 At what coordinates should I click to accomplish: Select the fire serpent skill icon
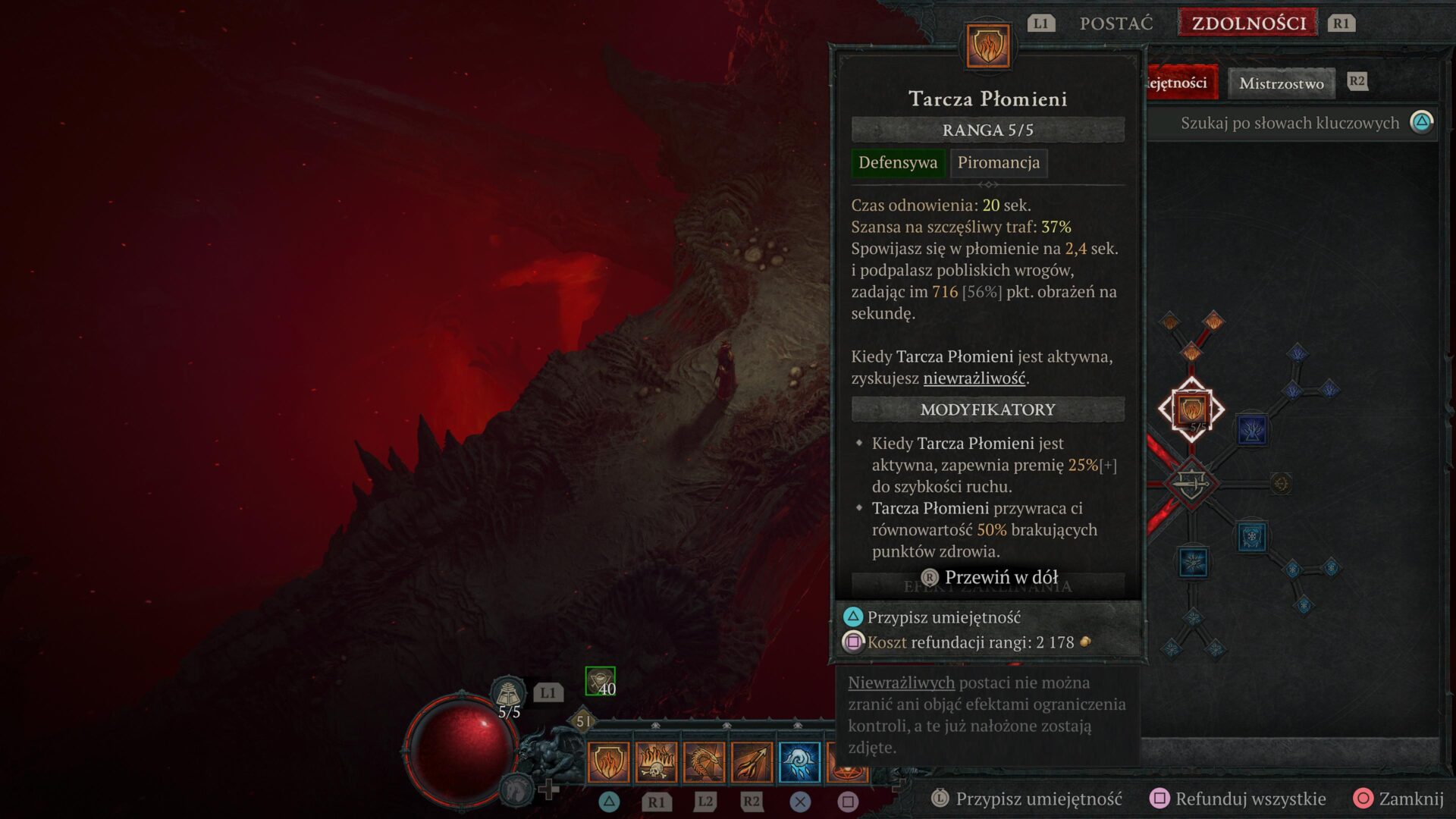pyautogui.click(x=704, y=762)
